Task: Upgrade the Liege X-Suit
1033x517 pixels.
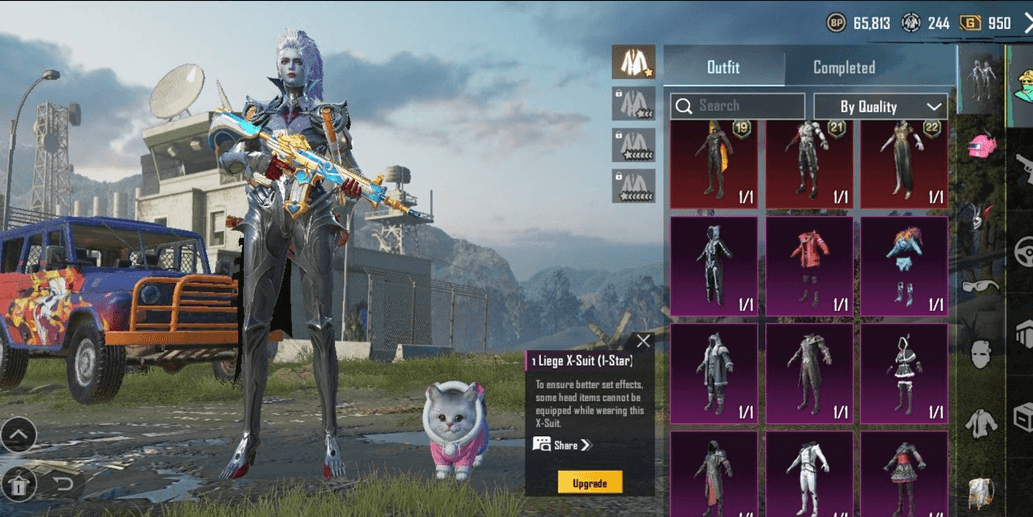Action: [x=589, y=483]
